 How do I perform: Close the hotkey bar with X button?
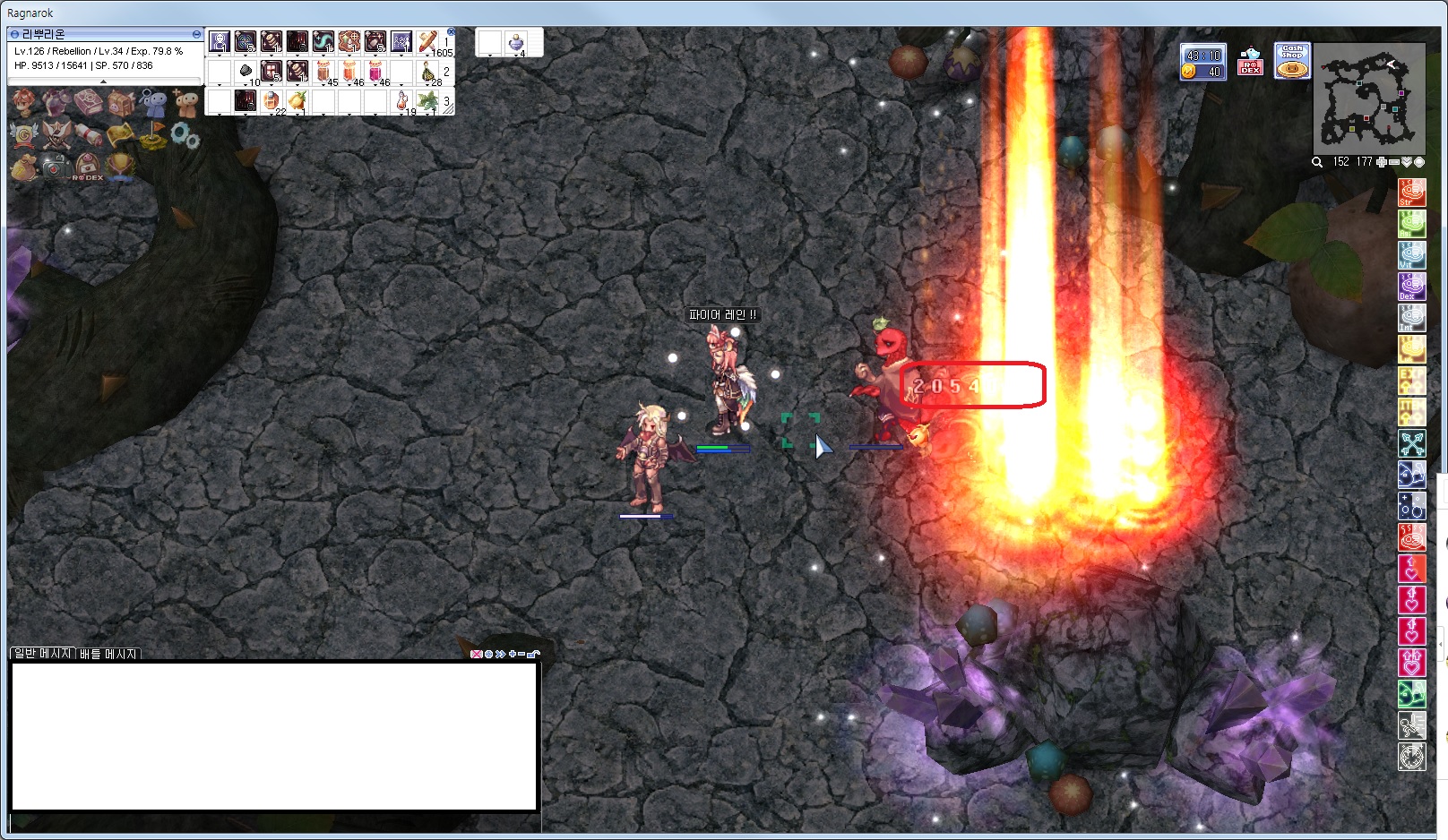point(451,32)
